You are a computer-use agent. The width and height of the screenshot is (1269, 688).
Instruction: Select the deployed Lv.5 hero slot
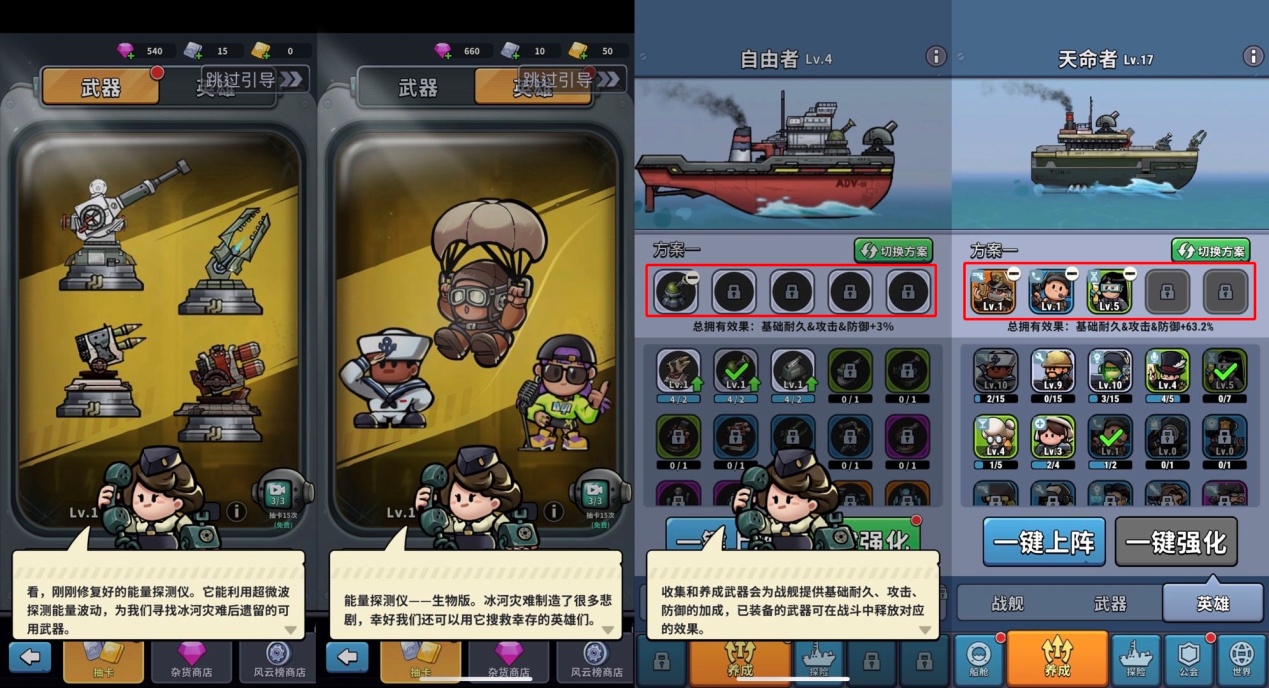tap(1108, 291)
